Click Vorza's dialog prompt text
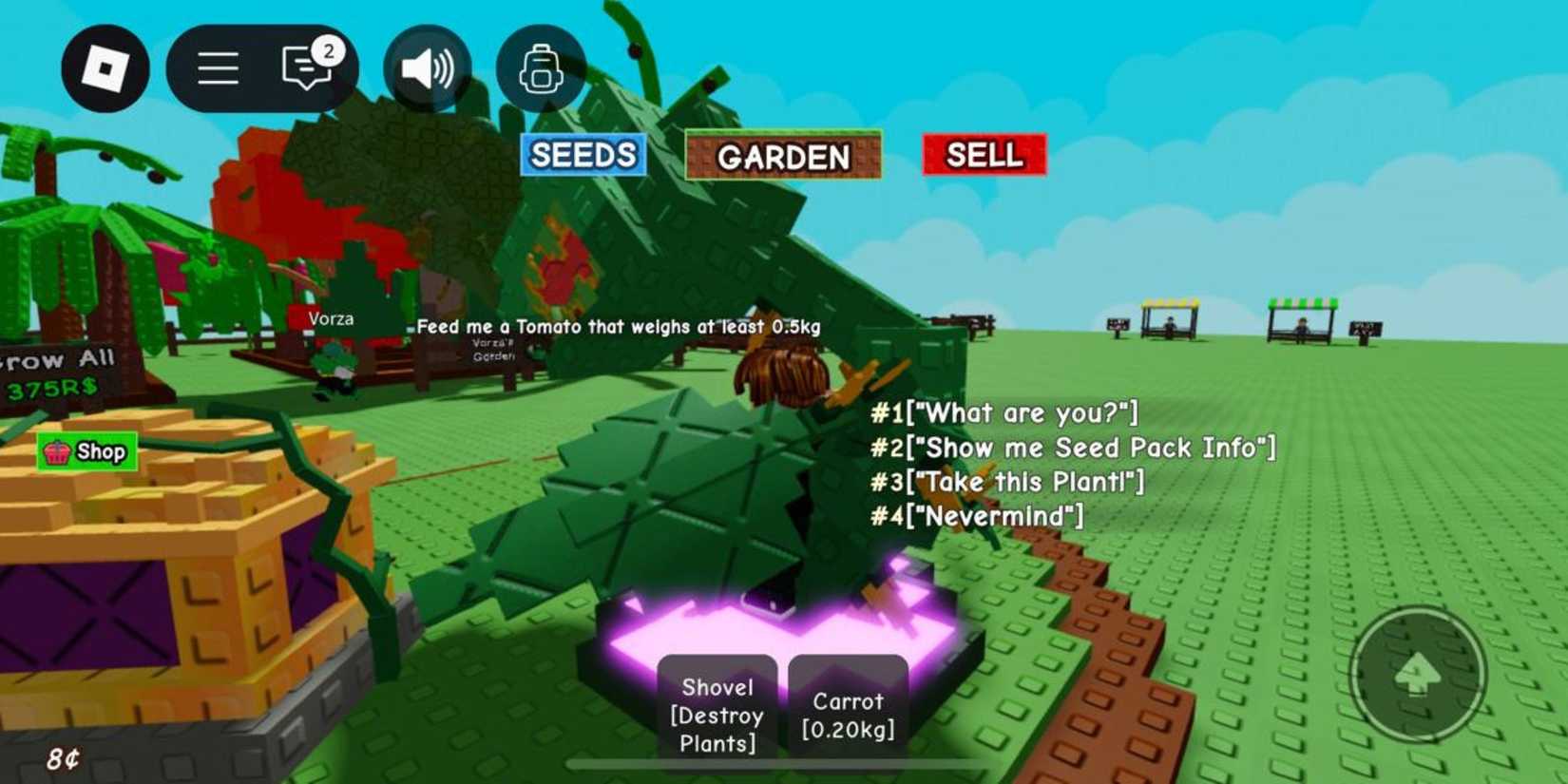Screen dimensions: 1568x784 (619, 325)
